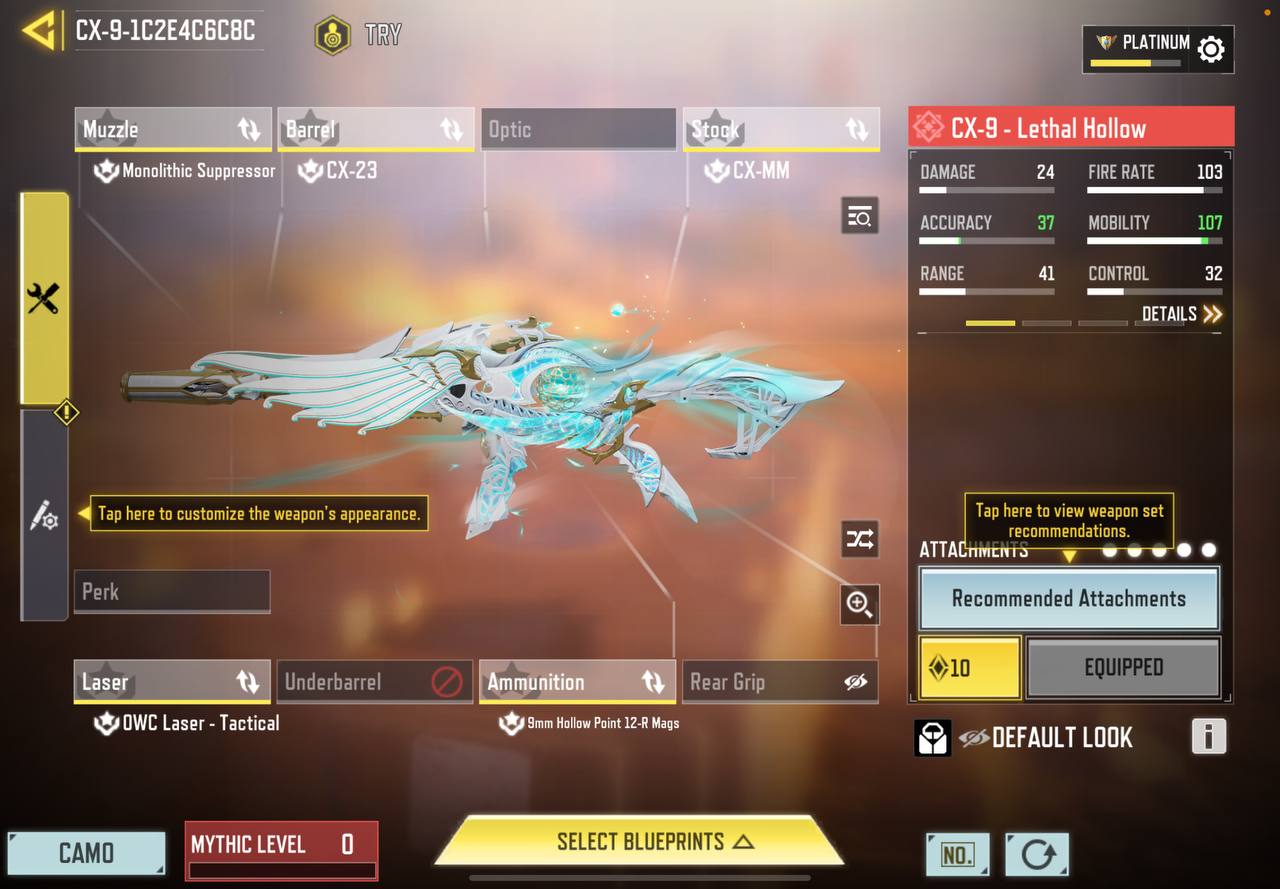The height and width of the screenshot is (889, 1280).
Task: Go back with the yellow arrow
Action: [x=38, y=31]
